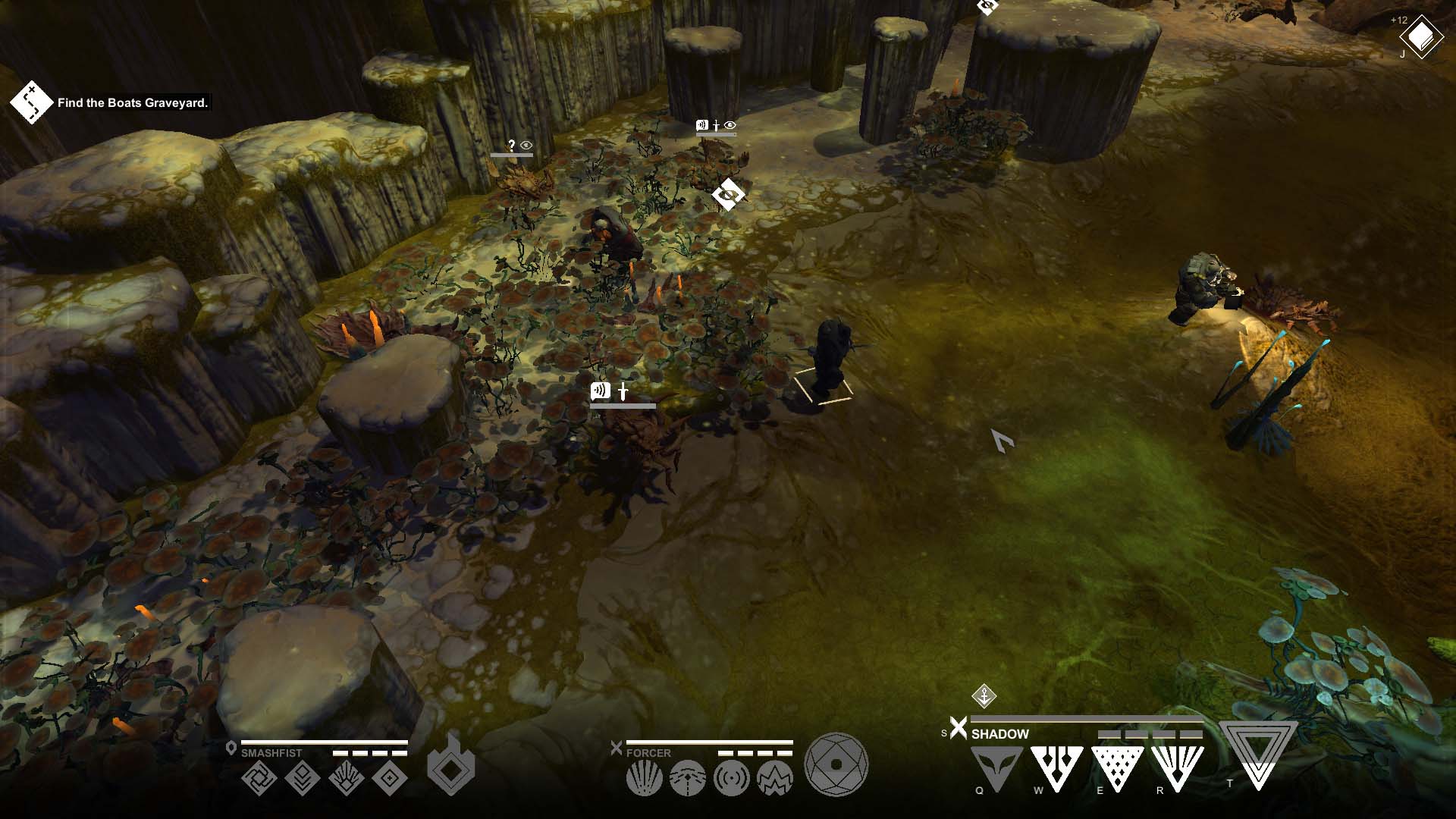This screenshot has height=819, width=1456.
Task: Click Forcer's shell-burst ability icon
Action: click(643, 779)
